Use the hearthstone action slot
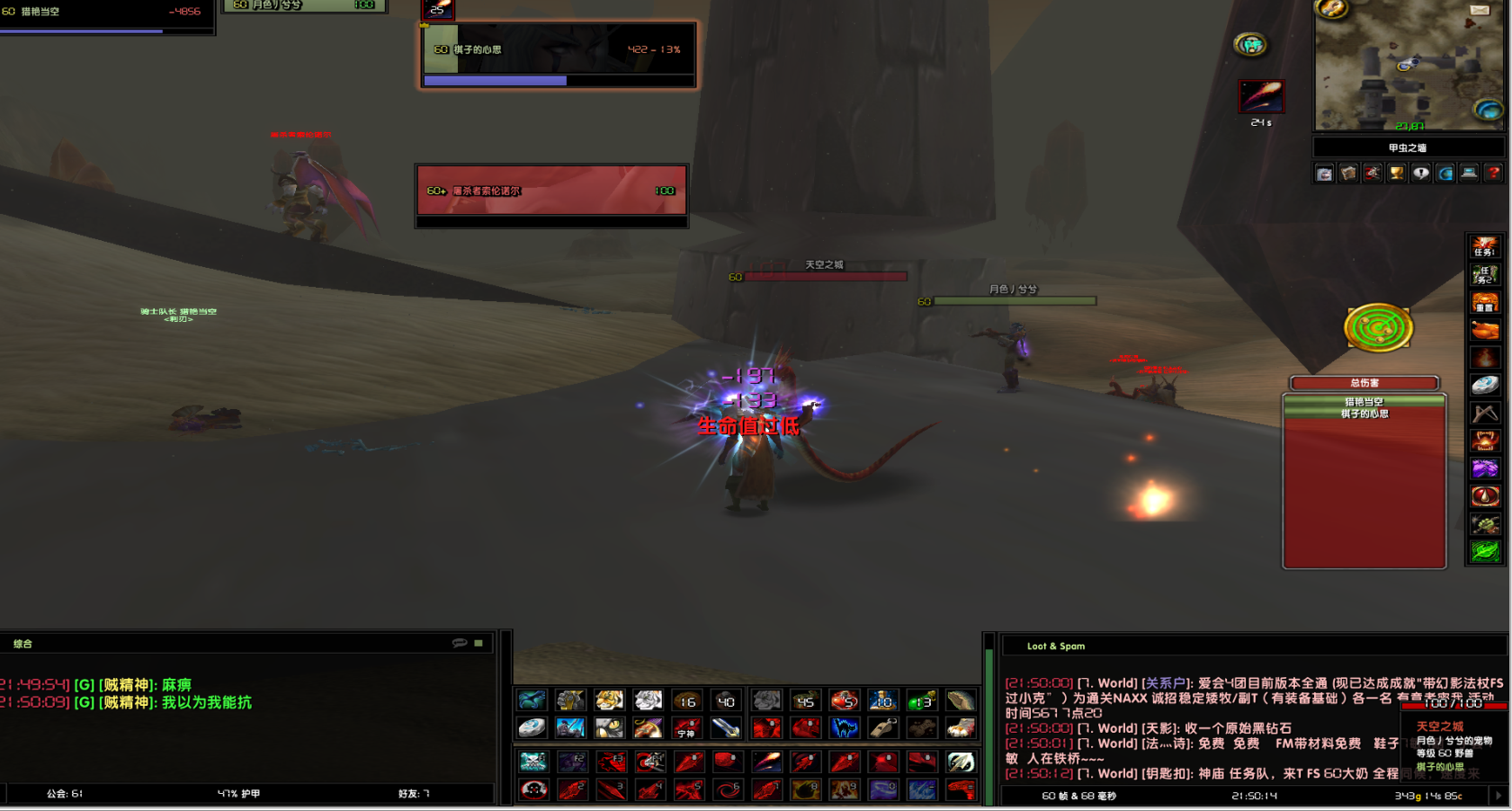The width and height of the screenshot is (1512, 811). 532,726
